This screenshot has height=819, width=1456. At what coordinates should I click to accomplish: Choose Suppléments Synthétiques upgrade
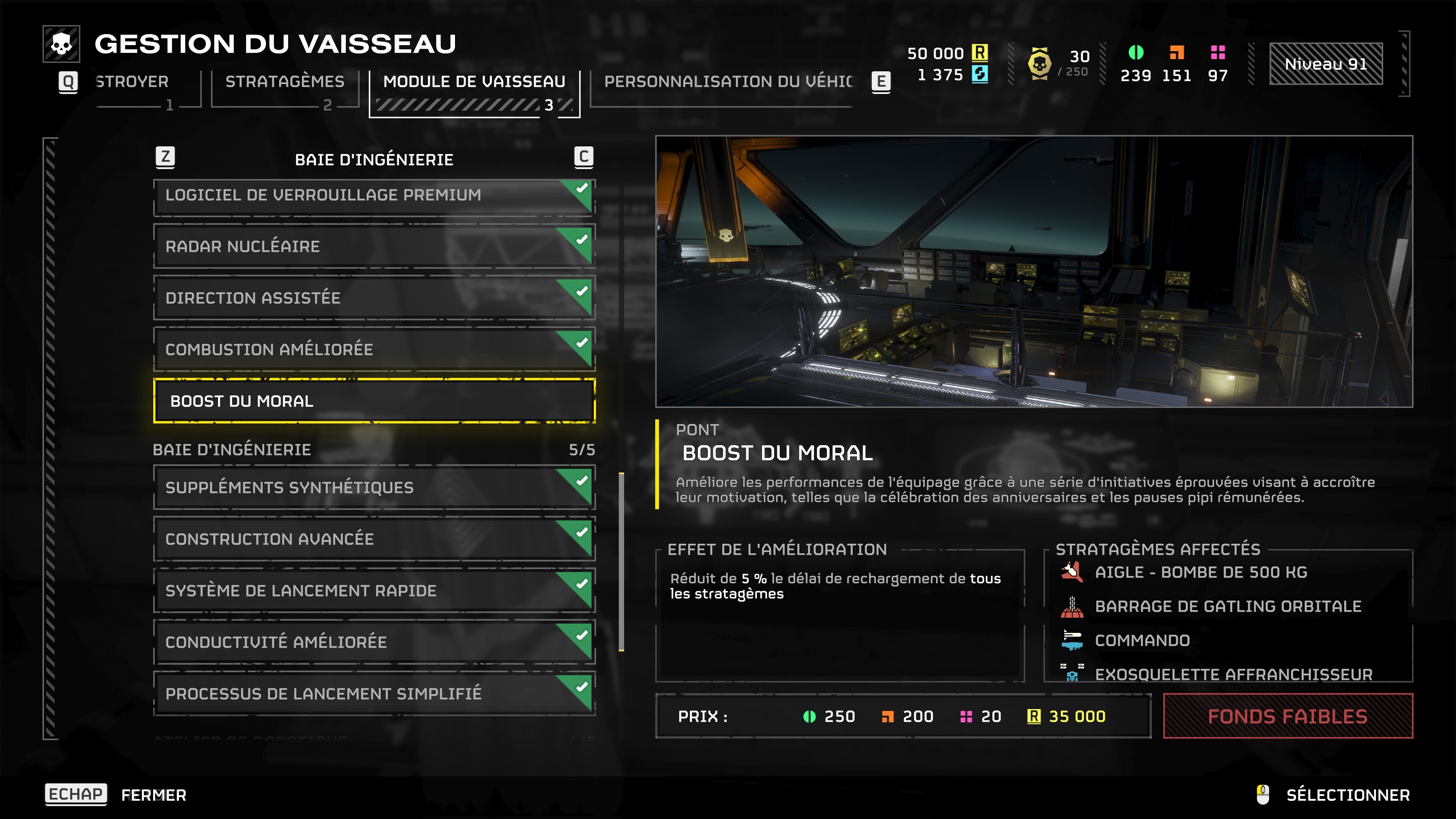[373, 488]
